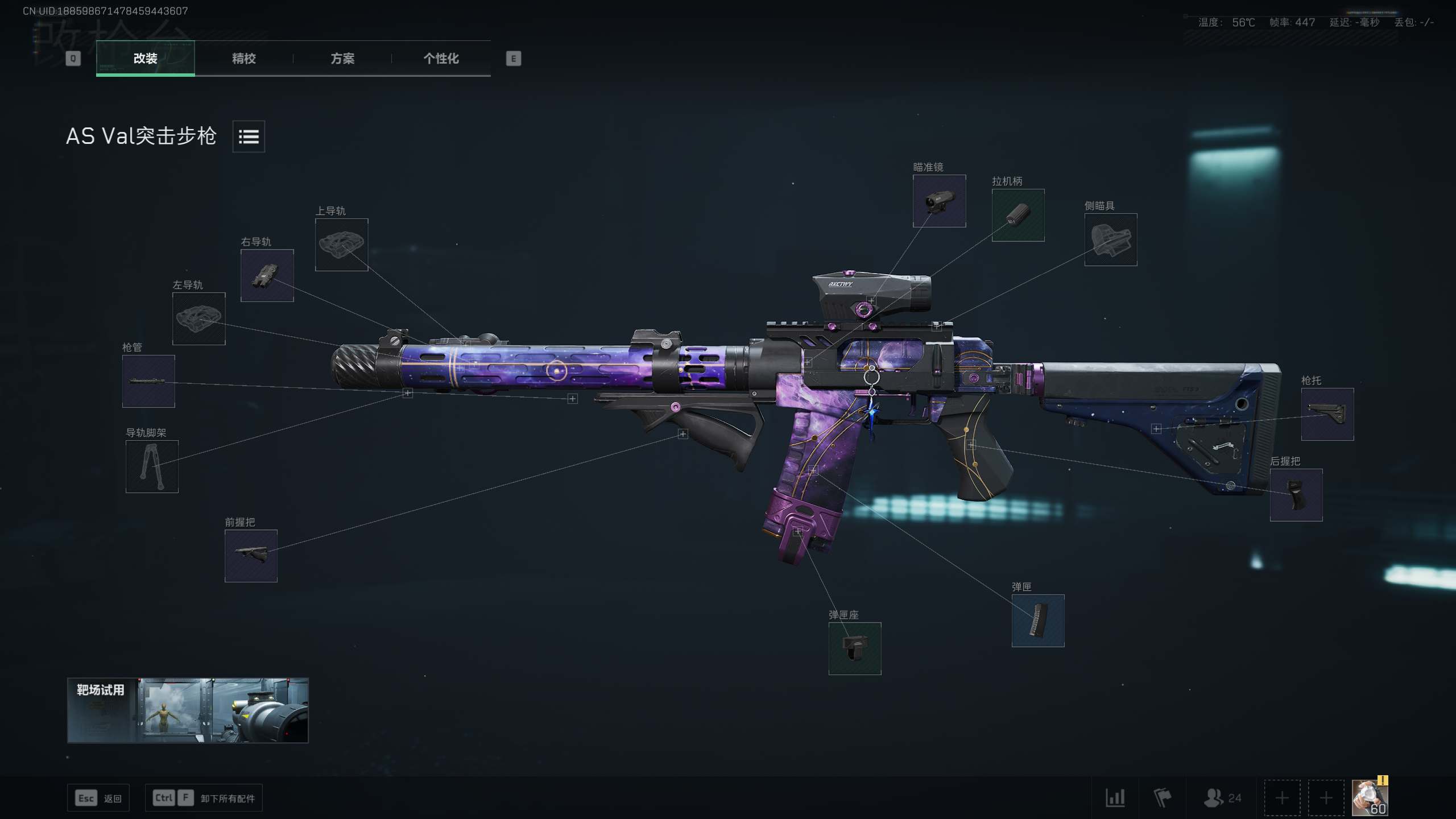Open the 后握把 rear grip slot

pyautogui.click(x=1296, y=495)
